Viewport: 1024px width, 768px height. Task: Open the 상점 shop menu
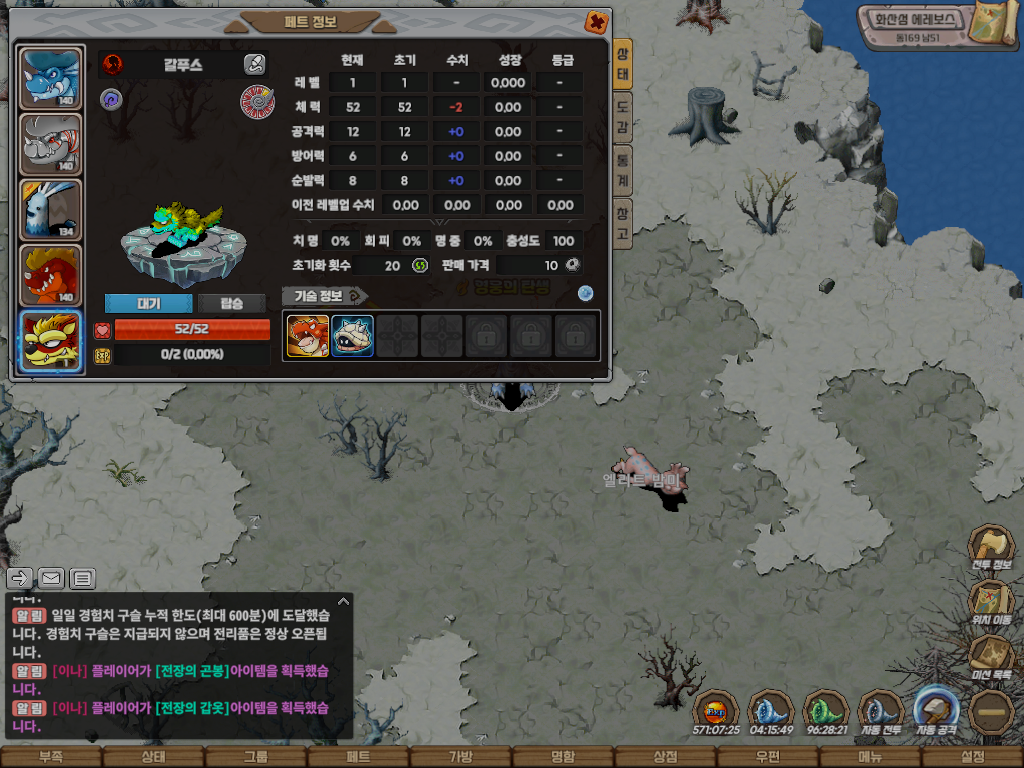(x=665, y=757)
